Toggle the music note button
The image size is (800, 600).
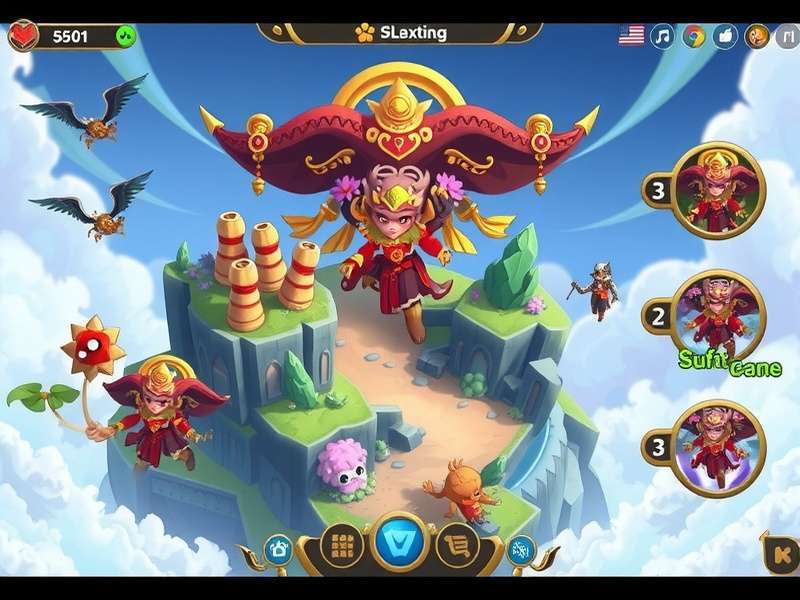662,36
